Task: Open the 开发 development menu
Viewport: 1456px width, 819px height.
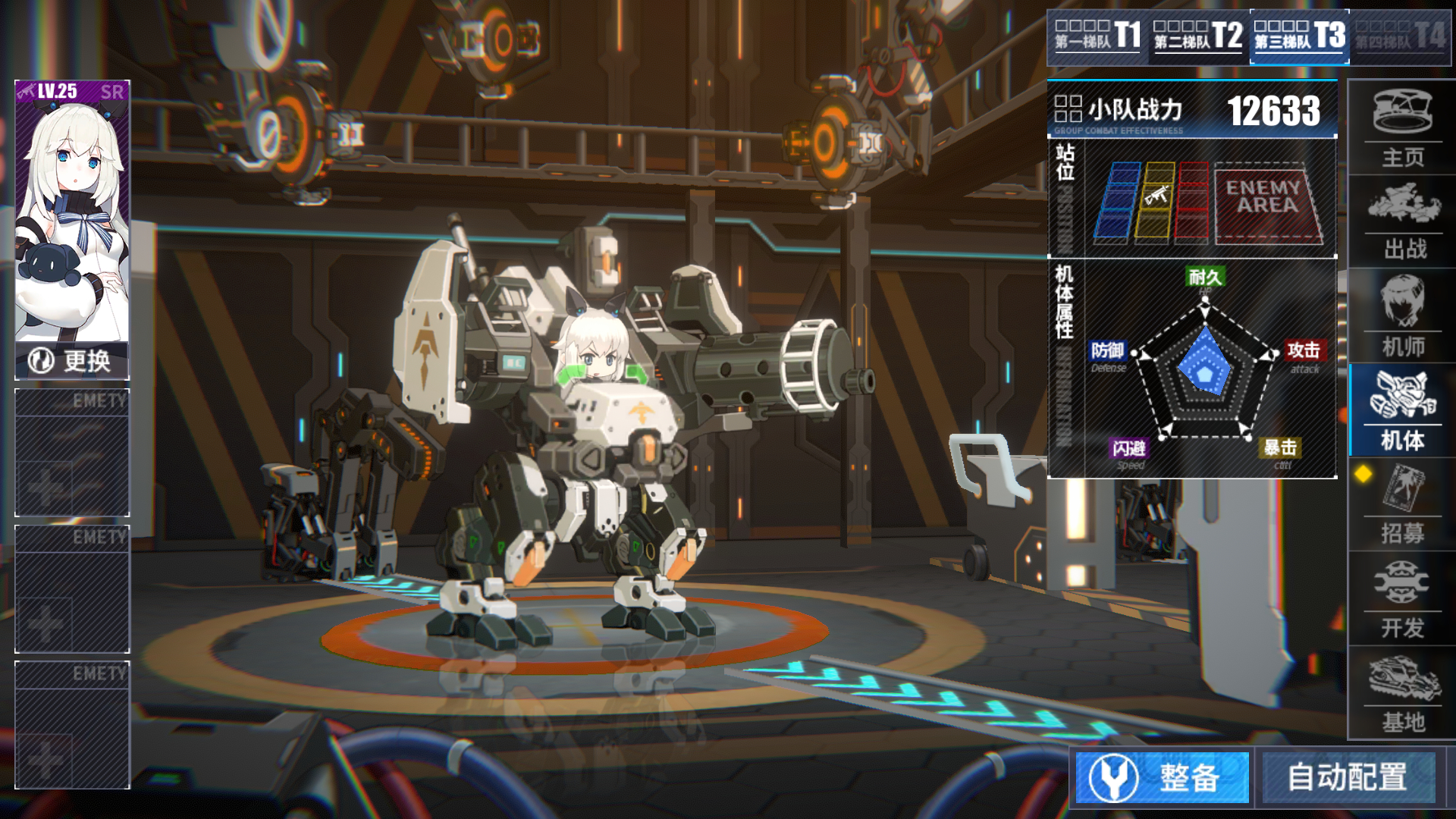Action: [1402, 598]
